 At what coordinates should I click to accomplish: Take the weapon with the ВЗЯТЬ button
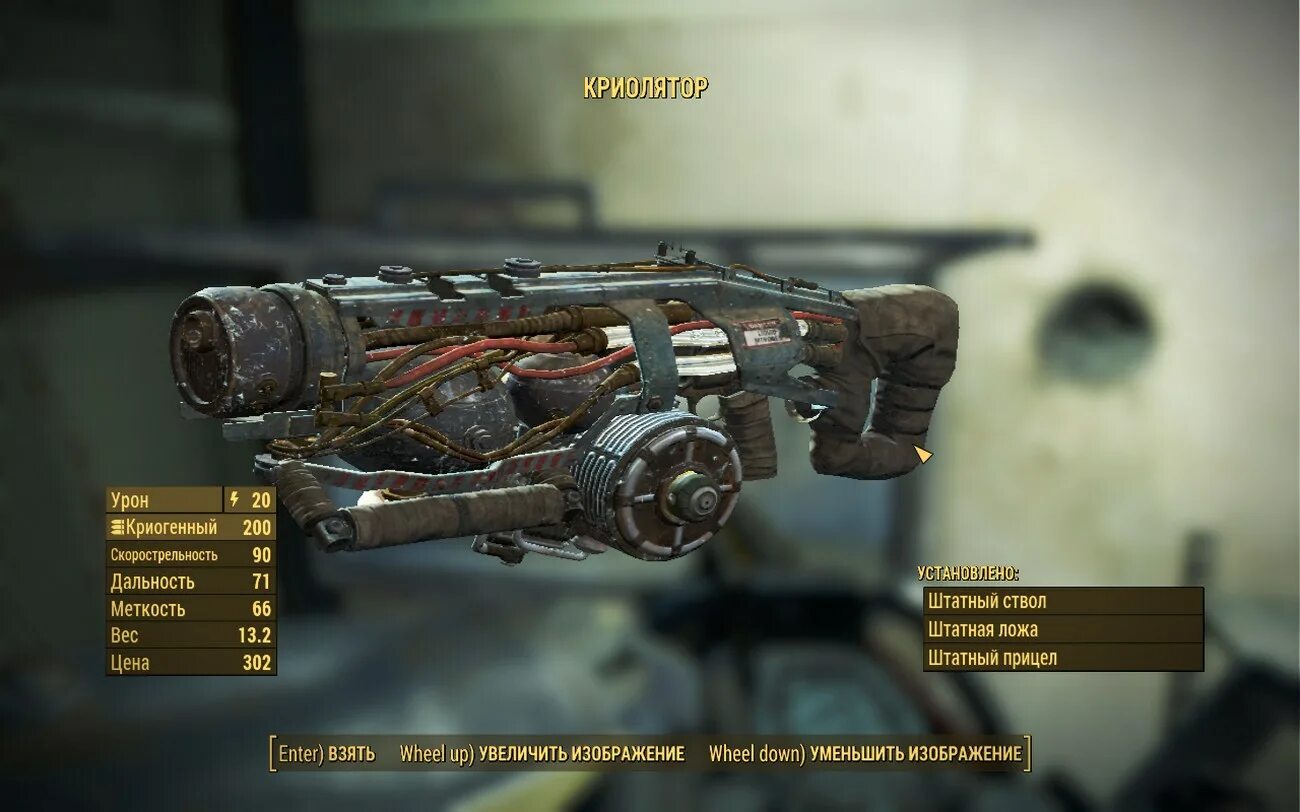tap(327, 753)
